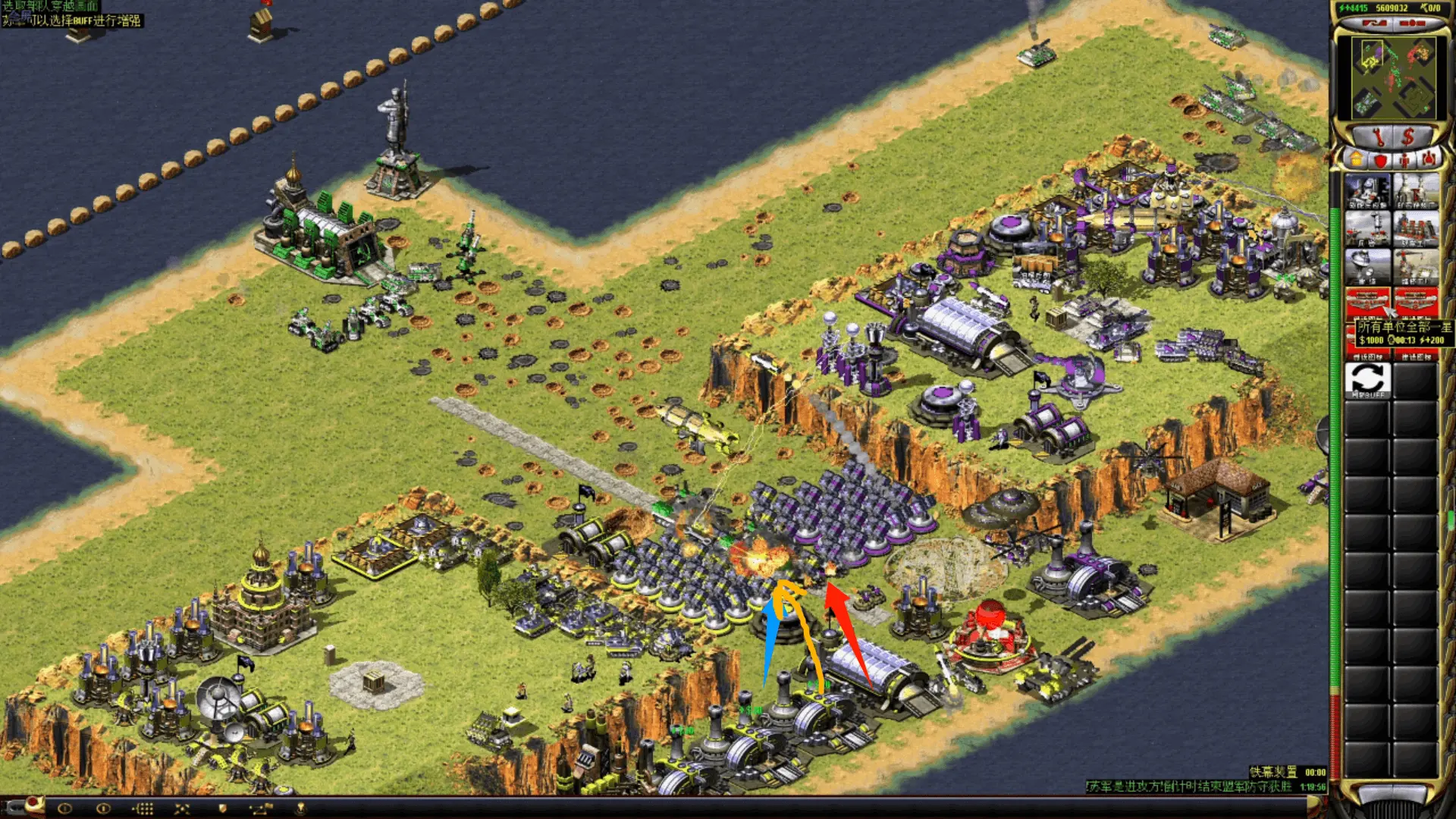Switch to the infantry figure tab

[x=1404, y=160]
